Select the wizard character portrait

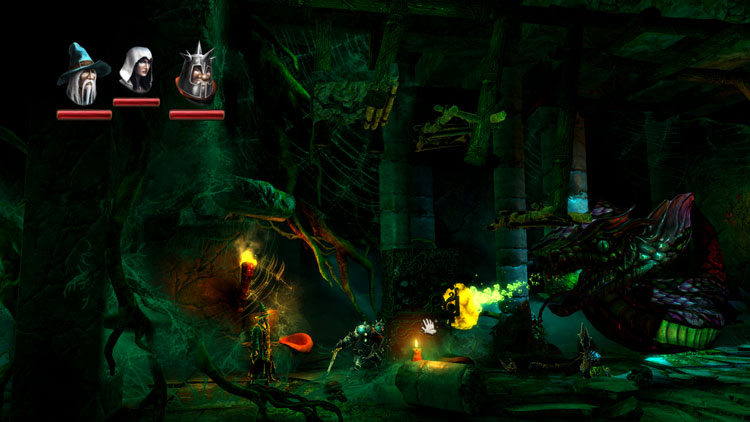83,73
